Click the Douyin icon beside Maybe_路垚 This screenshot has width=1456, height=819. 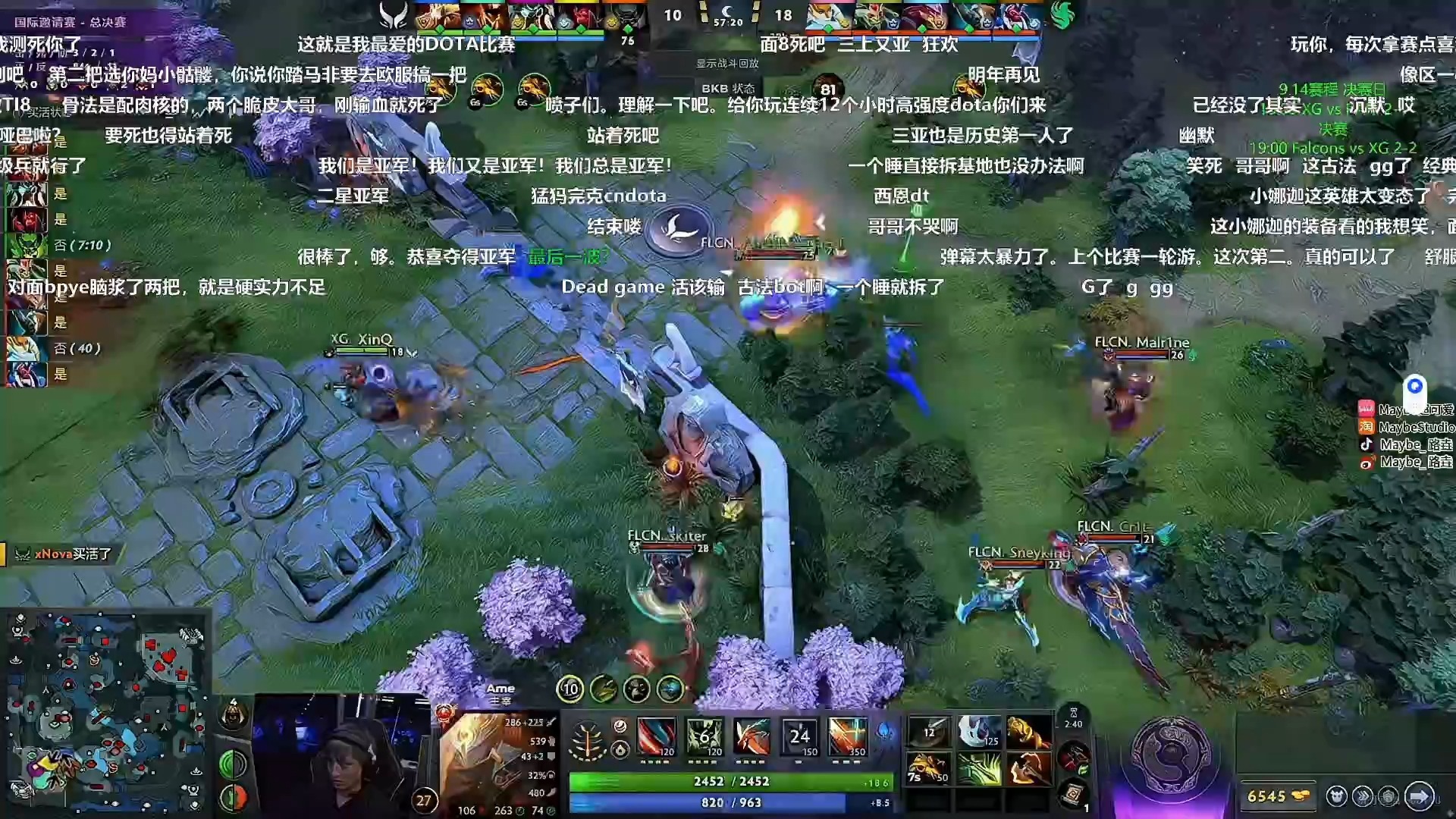1367,444
